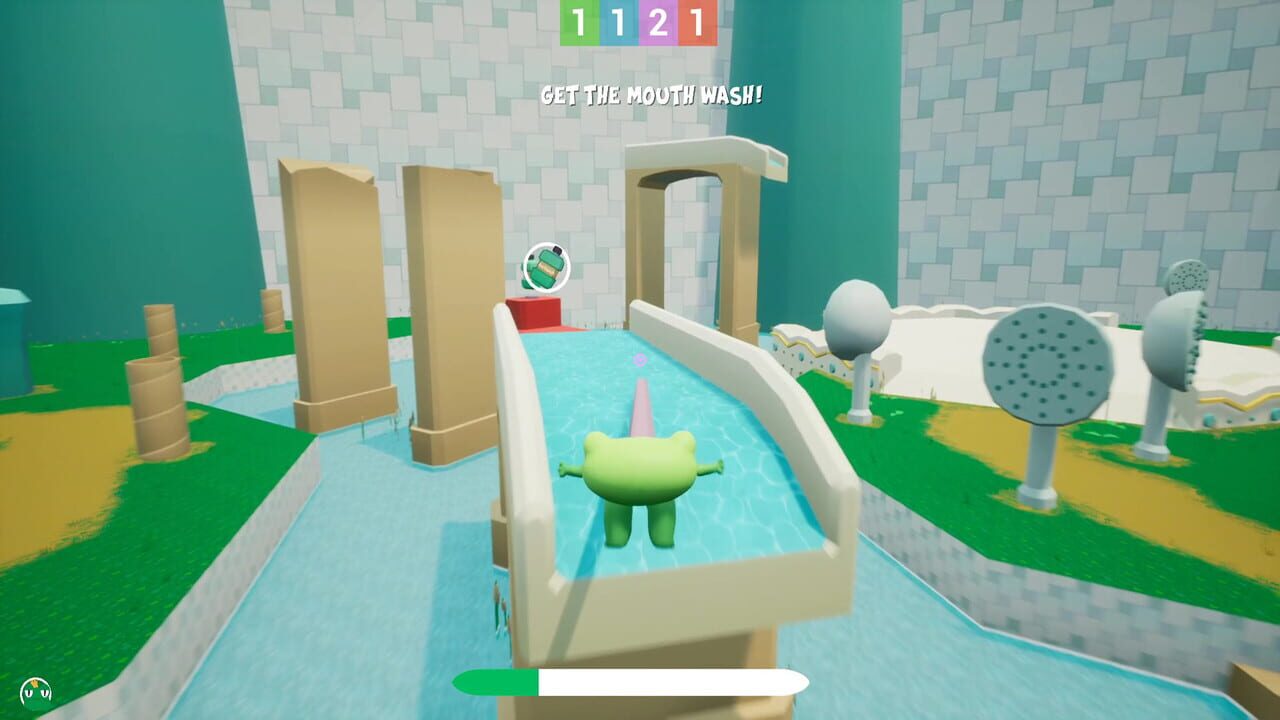Image resolution: width=1280 pixels, height=720 pixels.
Task: Click the green filled portion of the progress bar
Action: coord(495,680)
